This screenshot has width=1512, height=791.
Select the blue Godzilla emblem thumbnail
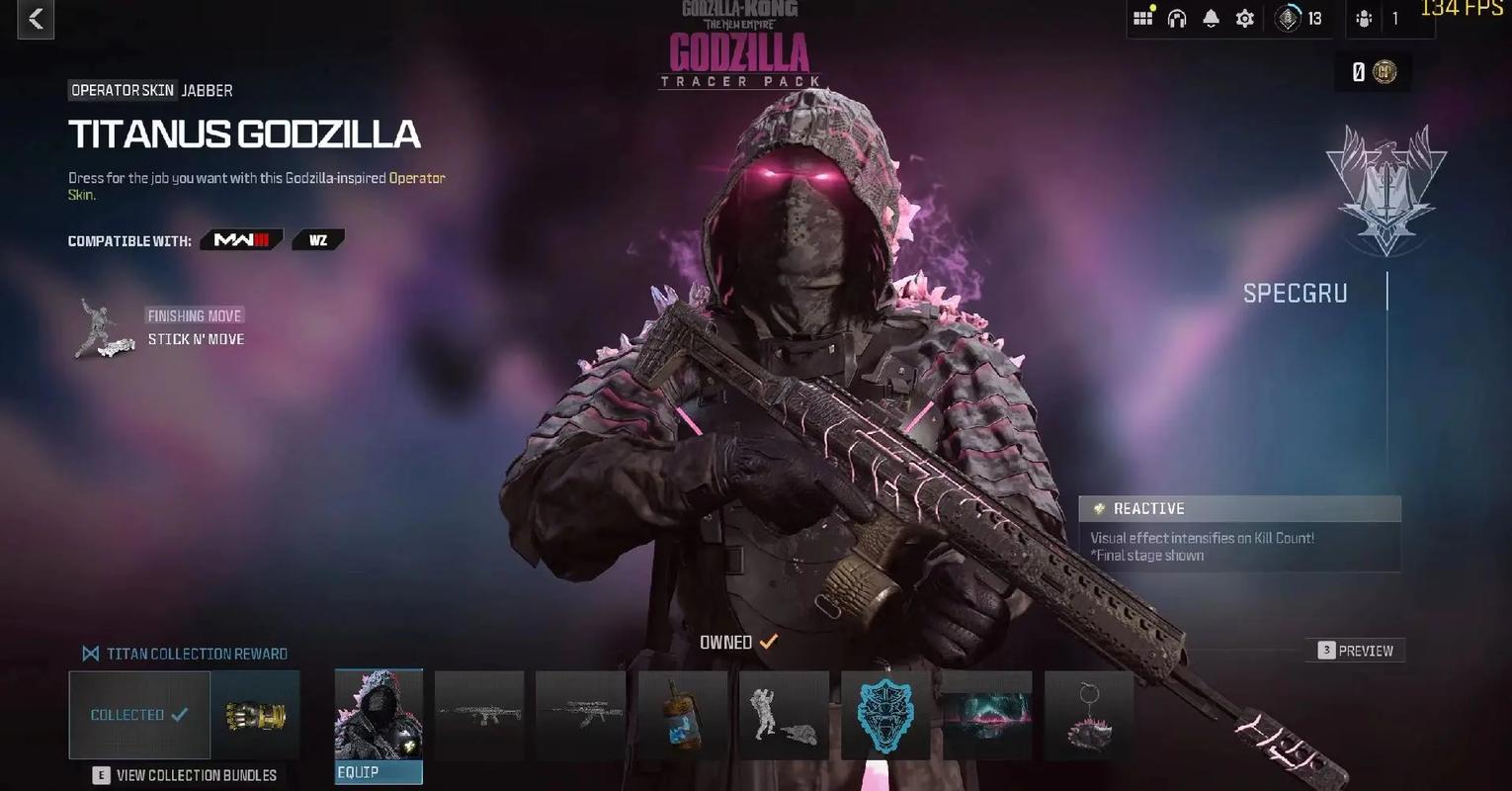pos(885,715)
